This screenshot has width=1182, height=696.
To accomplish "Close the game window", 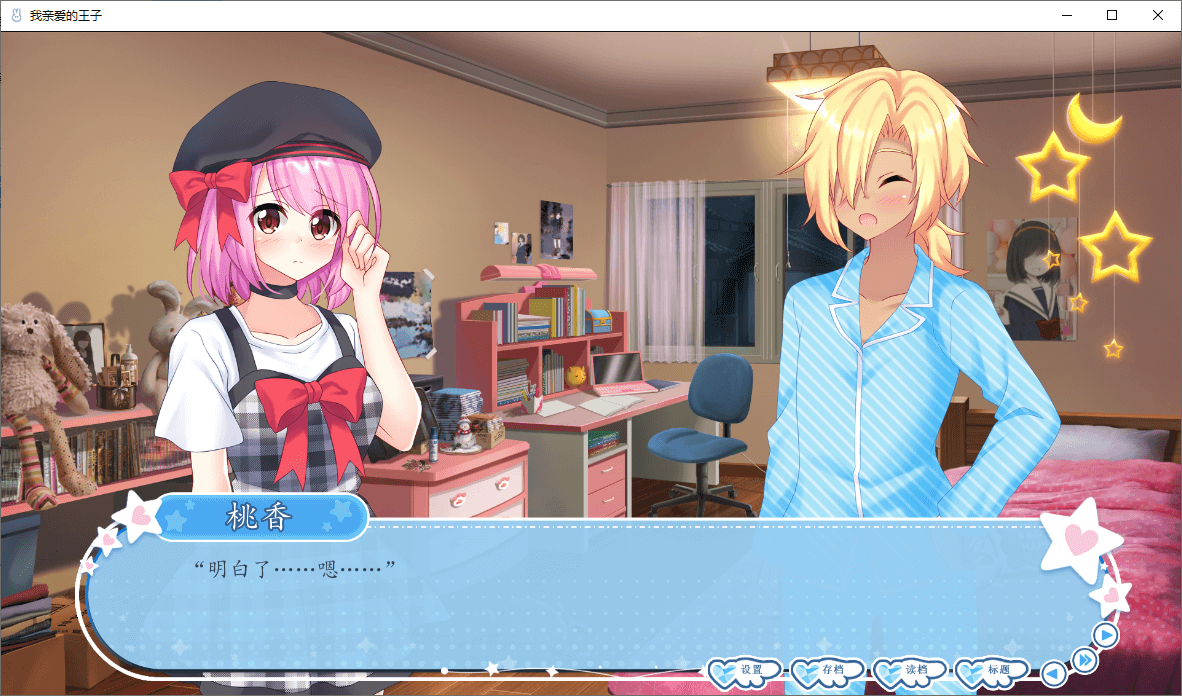I will tap(1158, 15).
